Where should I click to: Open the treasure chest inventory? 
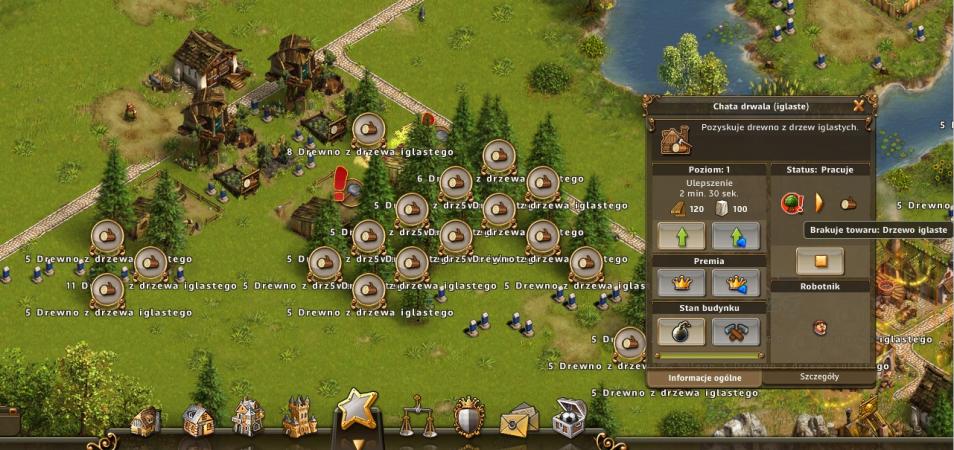571,418
